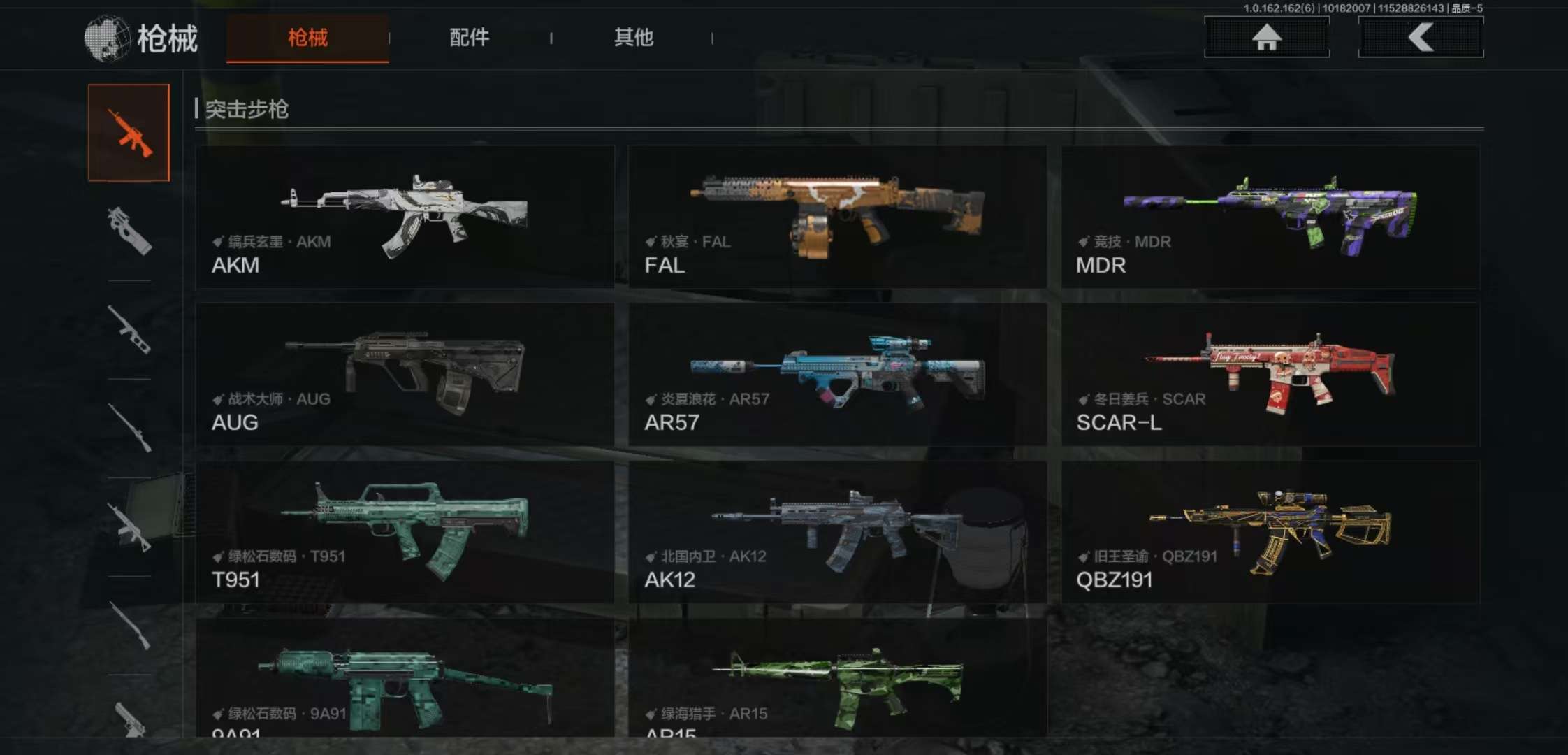Select the QBZ191 weapon tile
The height and width of the screenshot is (755, 1568).
[x=1270, y=532]
